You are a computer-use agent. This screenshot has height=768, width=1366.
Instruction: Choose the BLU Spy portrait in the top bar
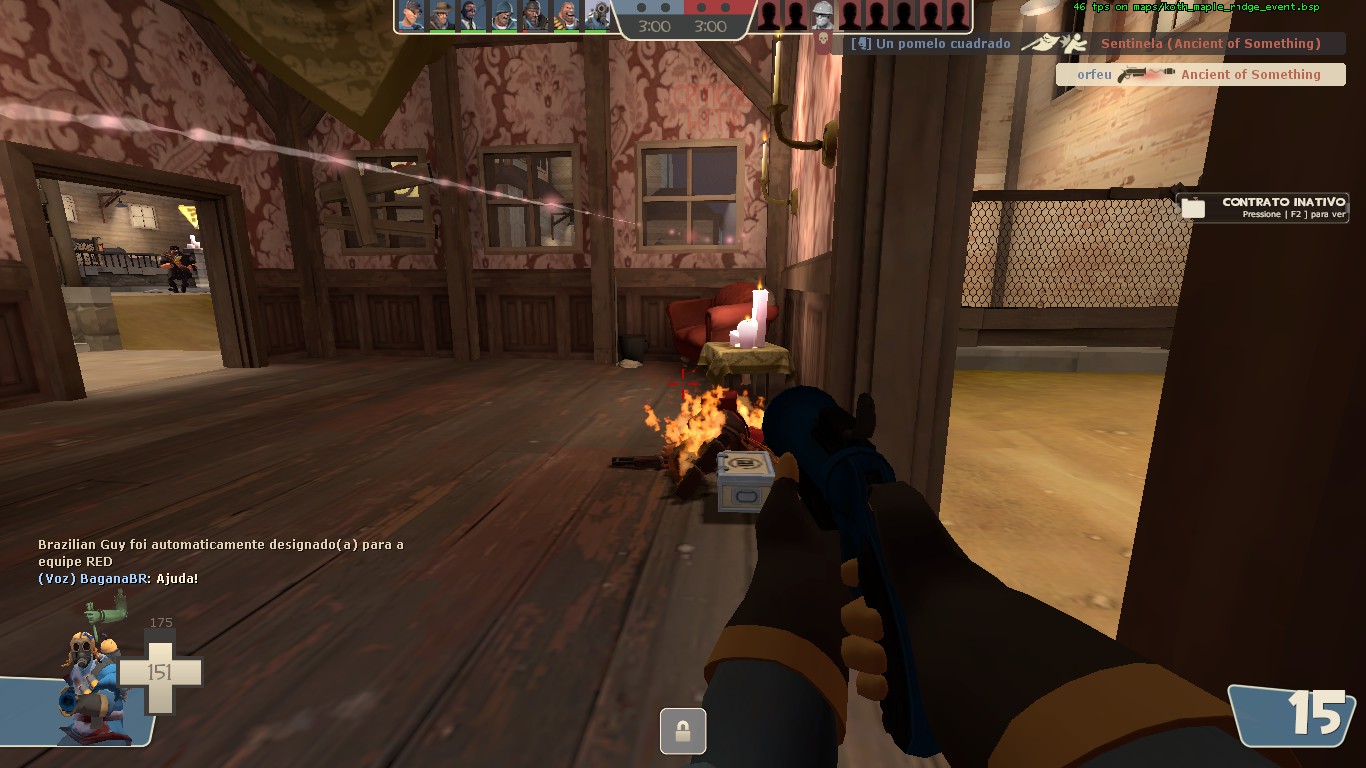473,15
